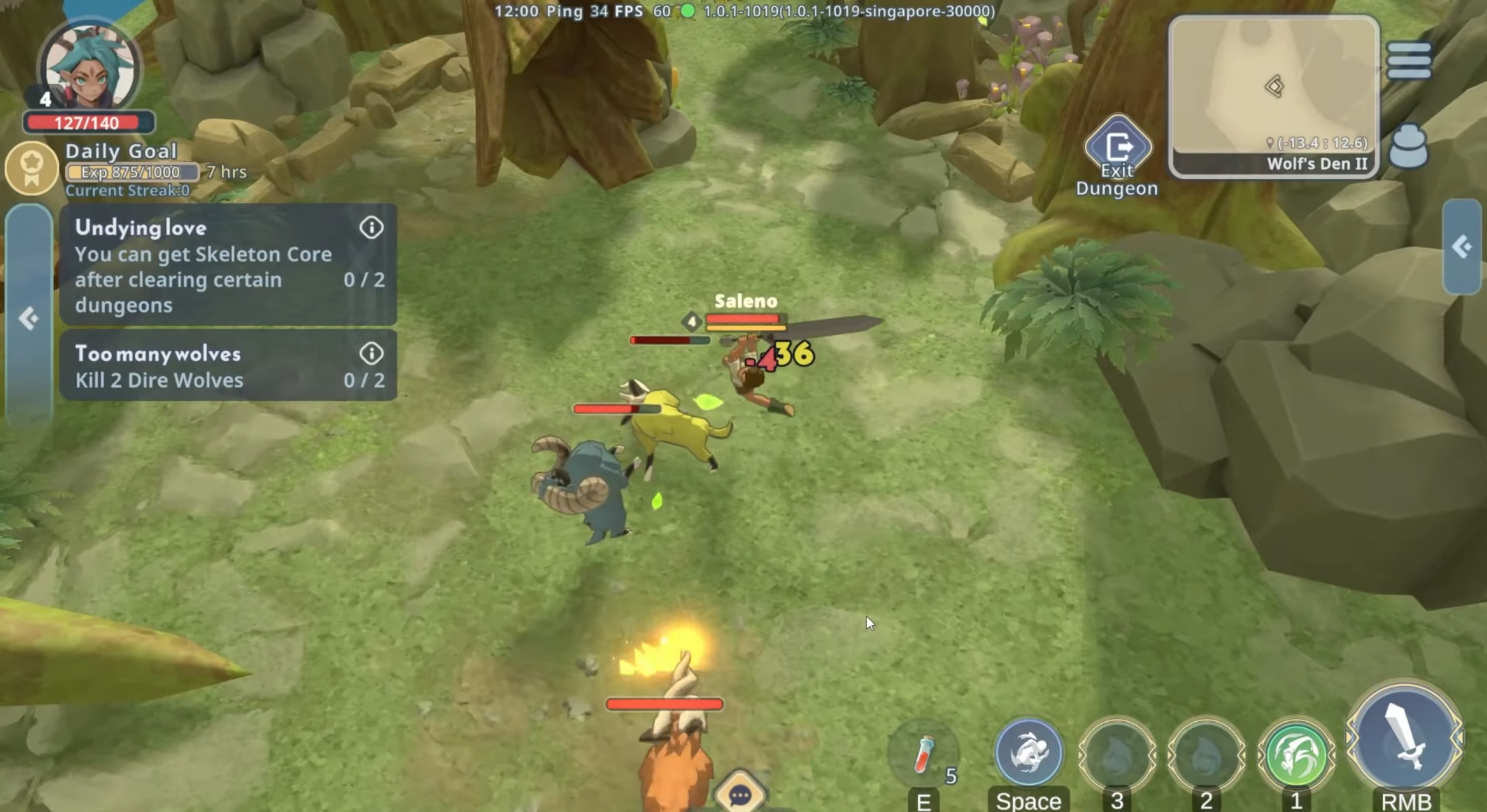This screenshot has width=1487, height=812.
Task: Perform the sword basic attack
Action: (x=1404, y=738)
